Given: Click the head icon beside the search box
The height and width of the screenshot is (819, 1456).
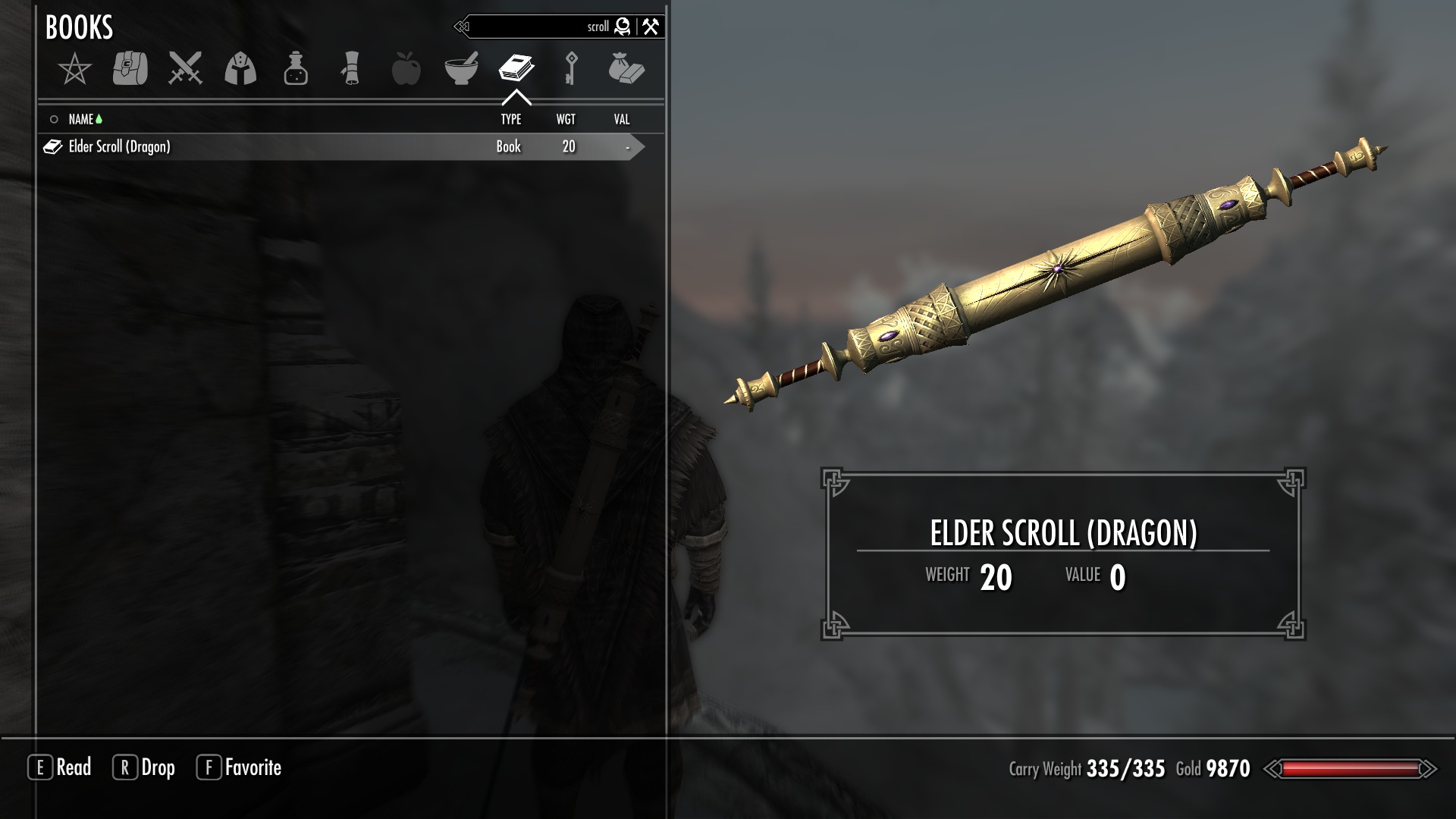Looking at the screenshot, I should coord(623,27).
